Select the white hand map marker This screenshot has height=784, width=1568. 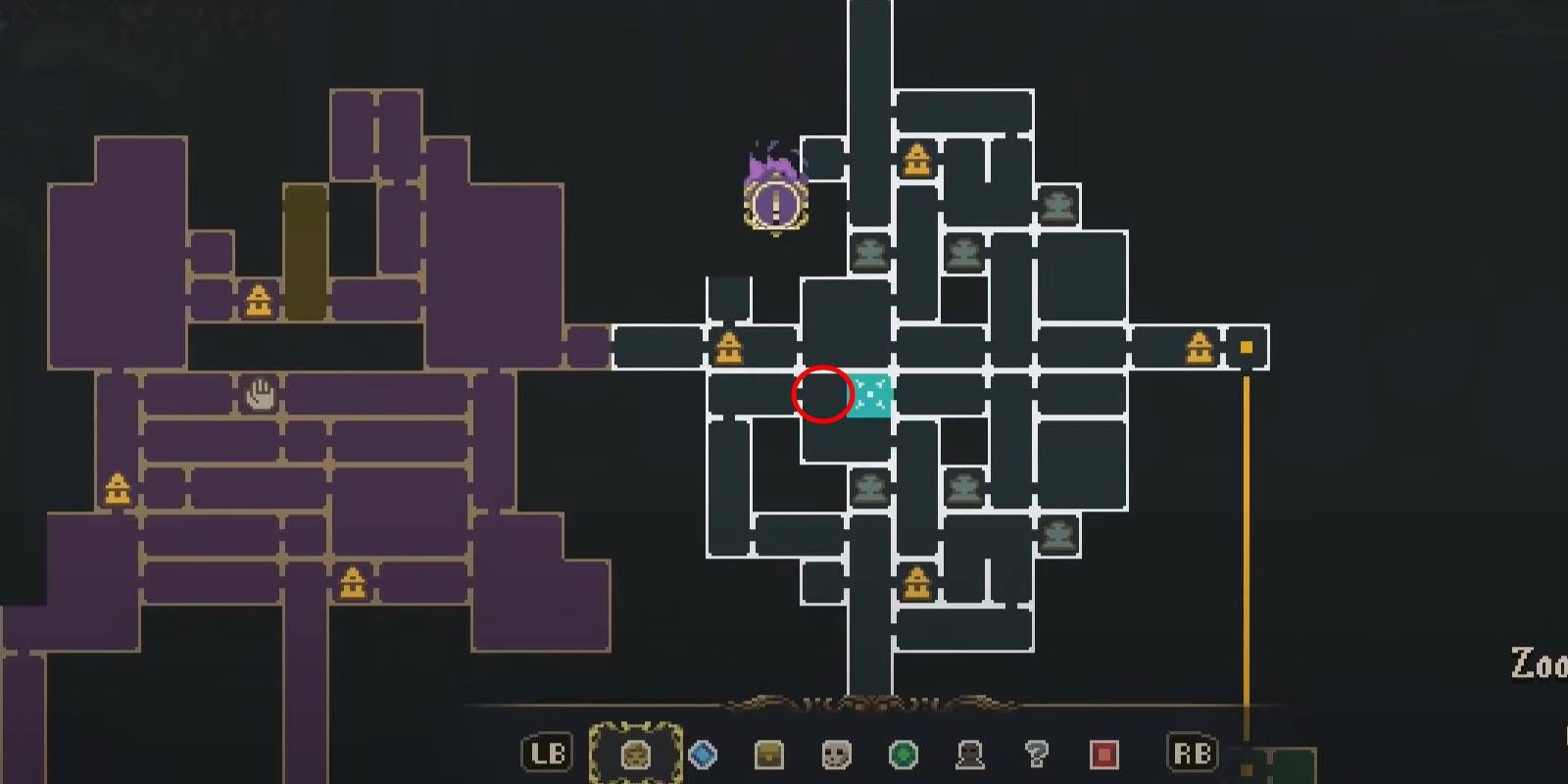click(260, 395)
